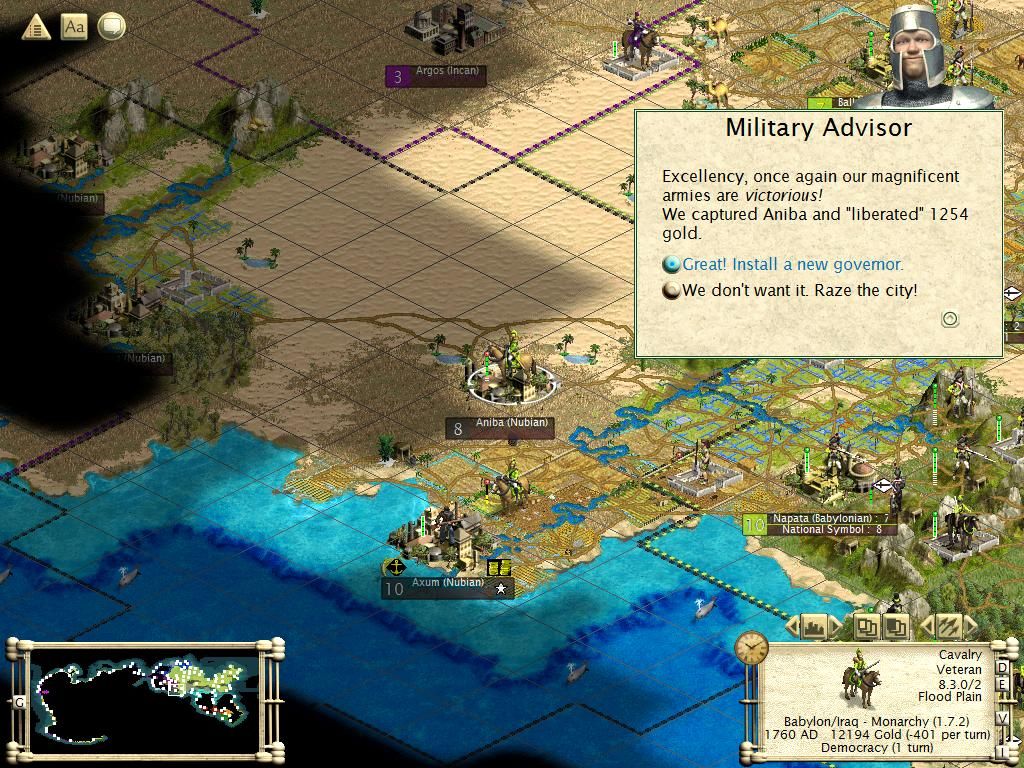Viewport: 1024px width, 768px height.
Task: Select "We don't want it. Raze the city!"
Action: coord(799,290)
